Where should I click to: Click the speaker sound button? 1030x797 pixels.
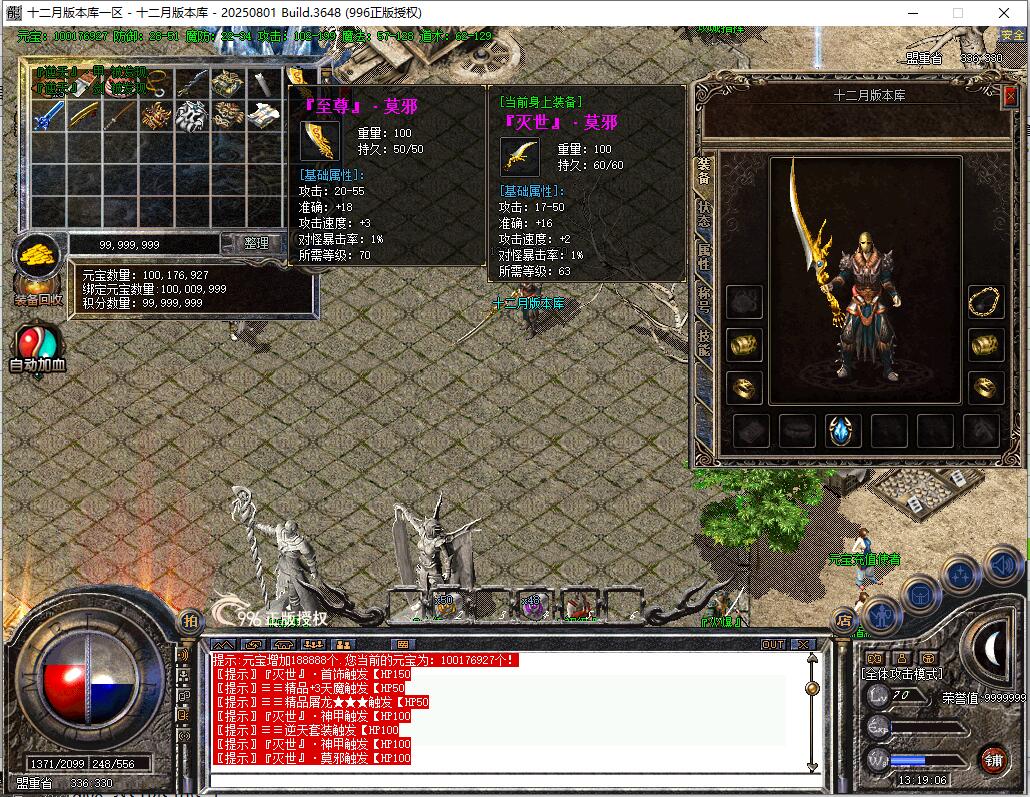pyautogui.click(x=1003, y=566)
